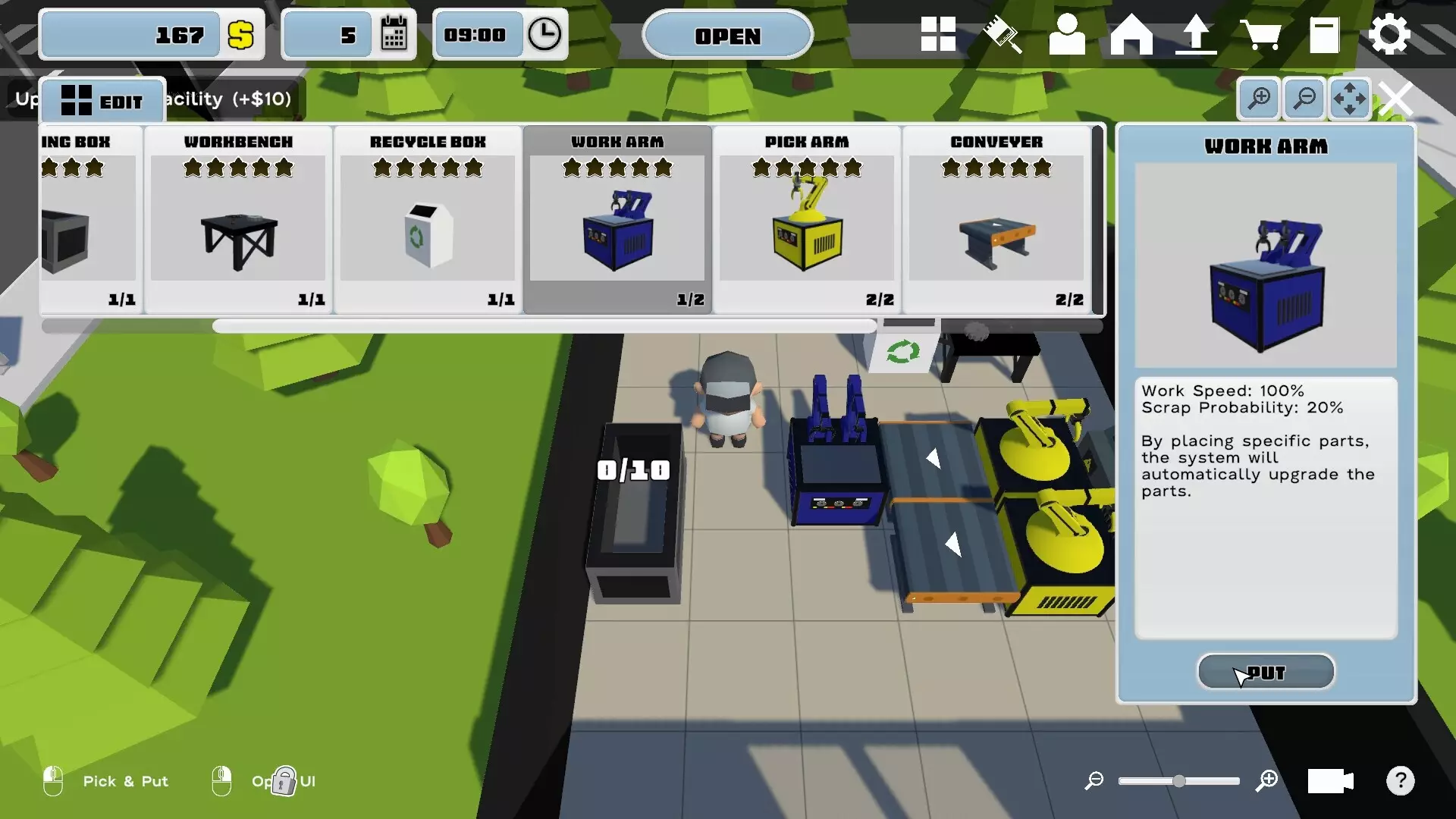Open the staff person icon

pos(1066,35)
